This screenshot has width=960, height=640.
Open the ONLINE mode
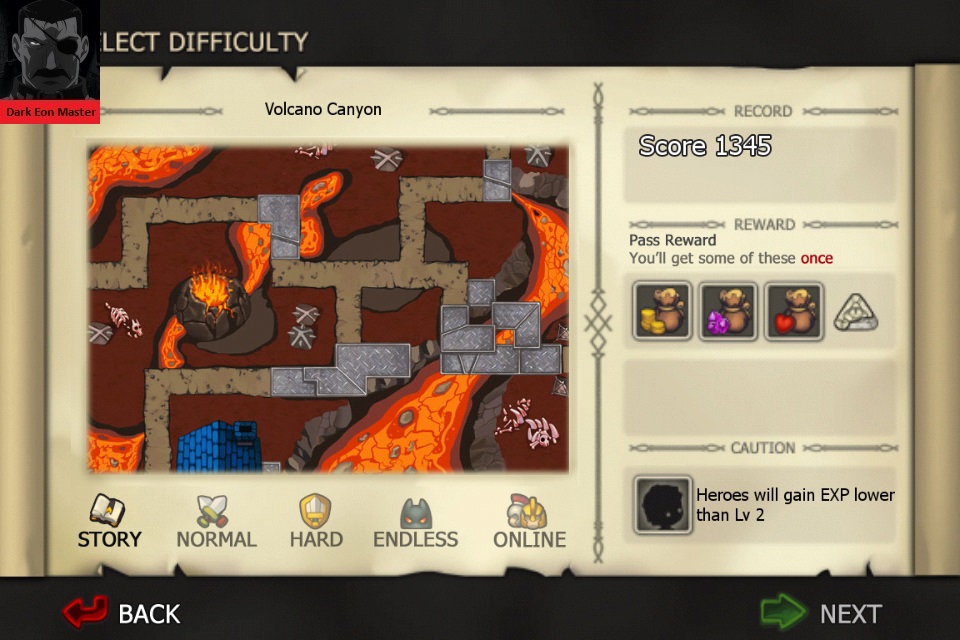pyautogui.click(x=529, y=521)
